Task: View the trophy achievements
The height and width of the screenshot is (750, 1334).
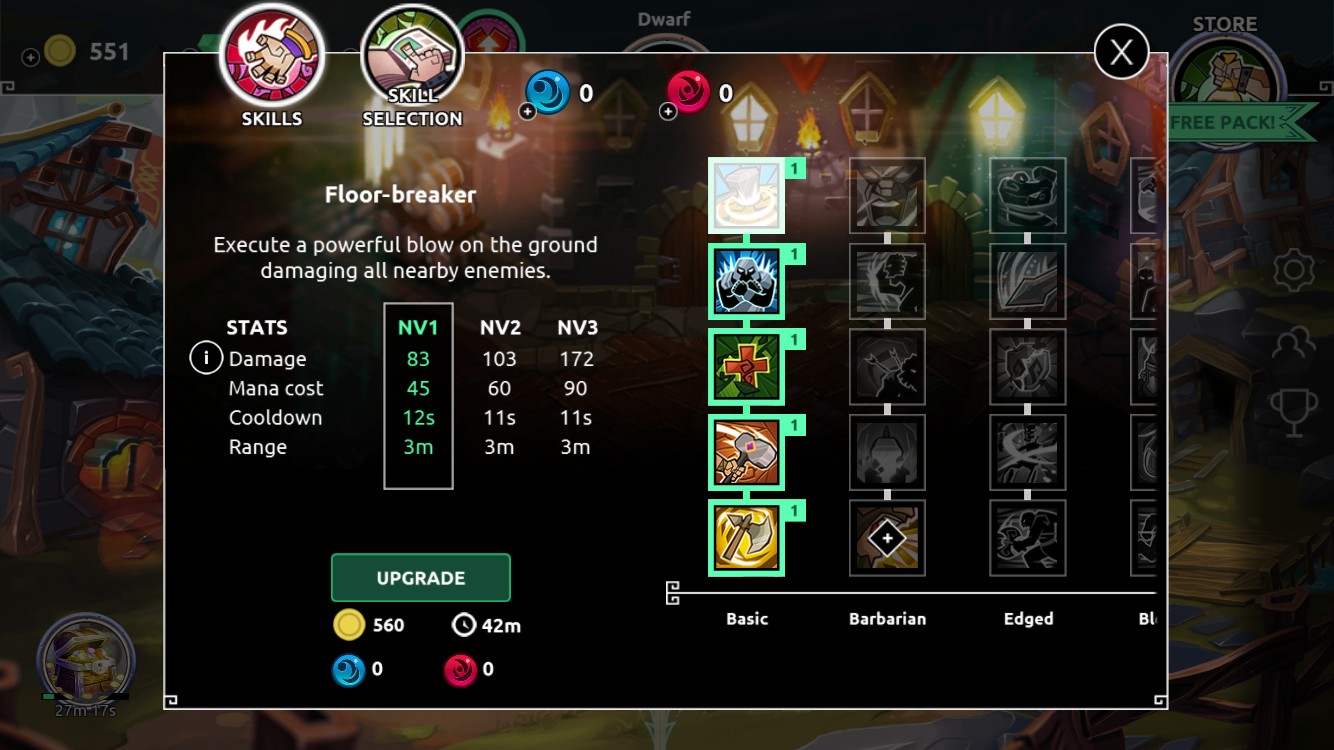Action: (x=1293, y=412)
